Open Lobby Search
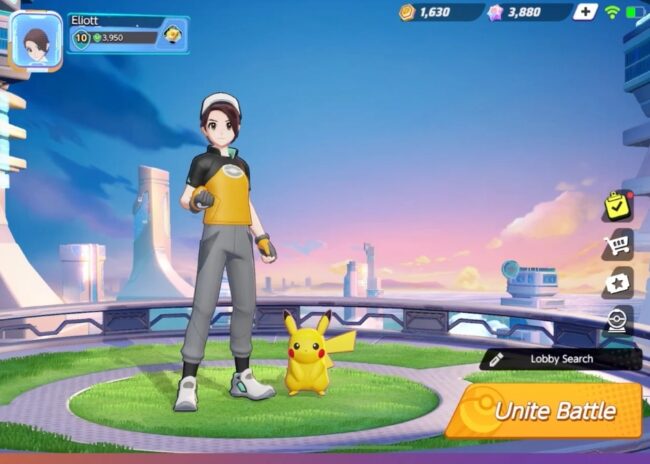Image resolution: width=650 pixels, height=464 pixels. (x=561, y=359)
